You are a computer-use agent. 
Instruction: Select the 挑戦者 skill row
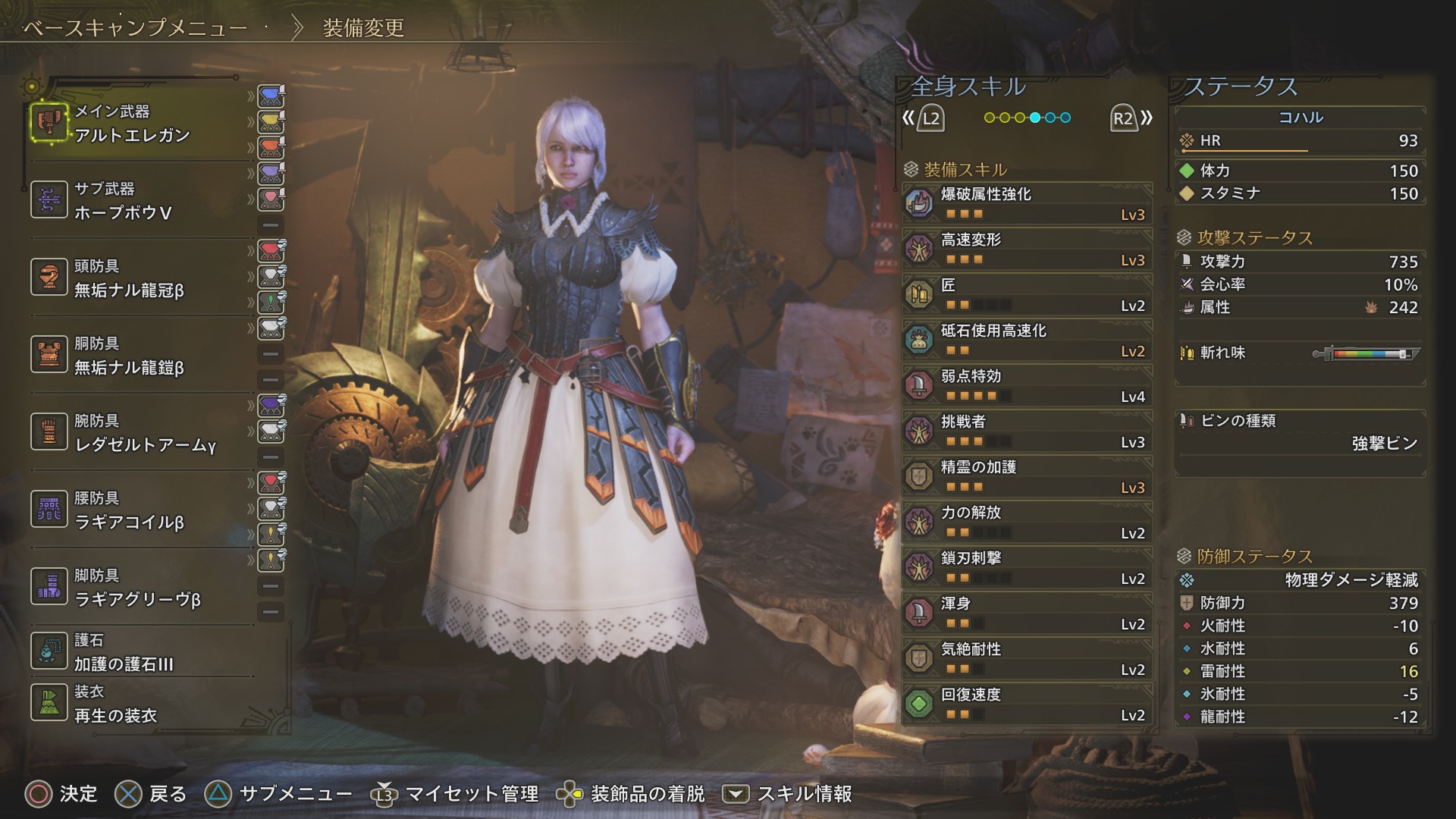(x=1028, y=431)
